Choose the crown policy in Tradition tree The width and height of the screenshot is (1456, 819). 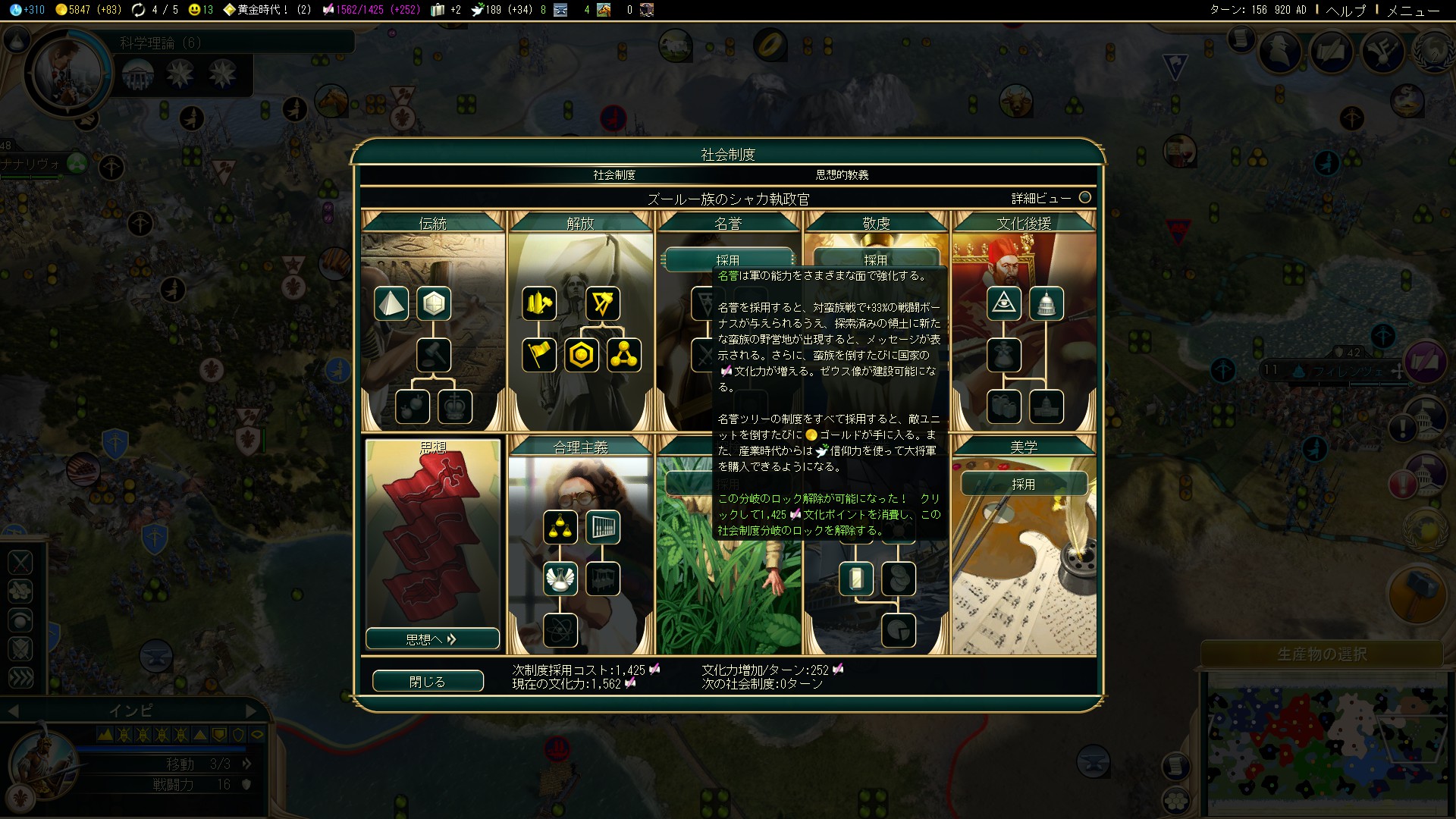pos(455,406)
